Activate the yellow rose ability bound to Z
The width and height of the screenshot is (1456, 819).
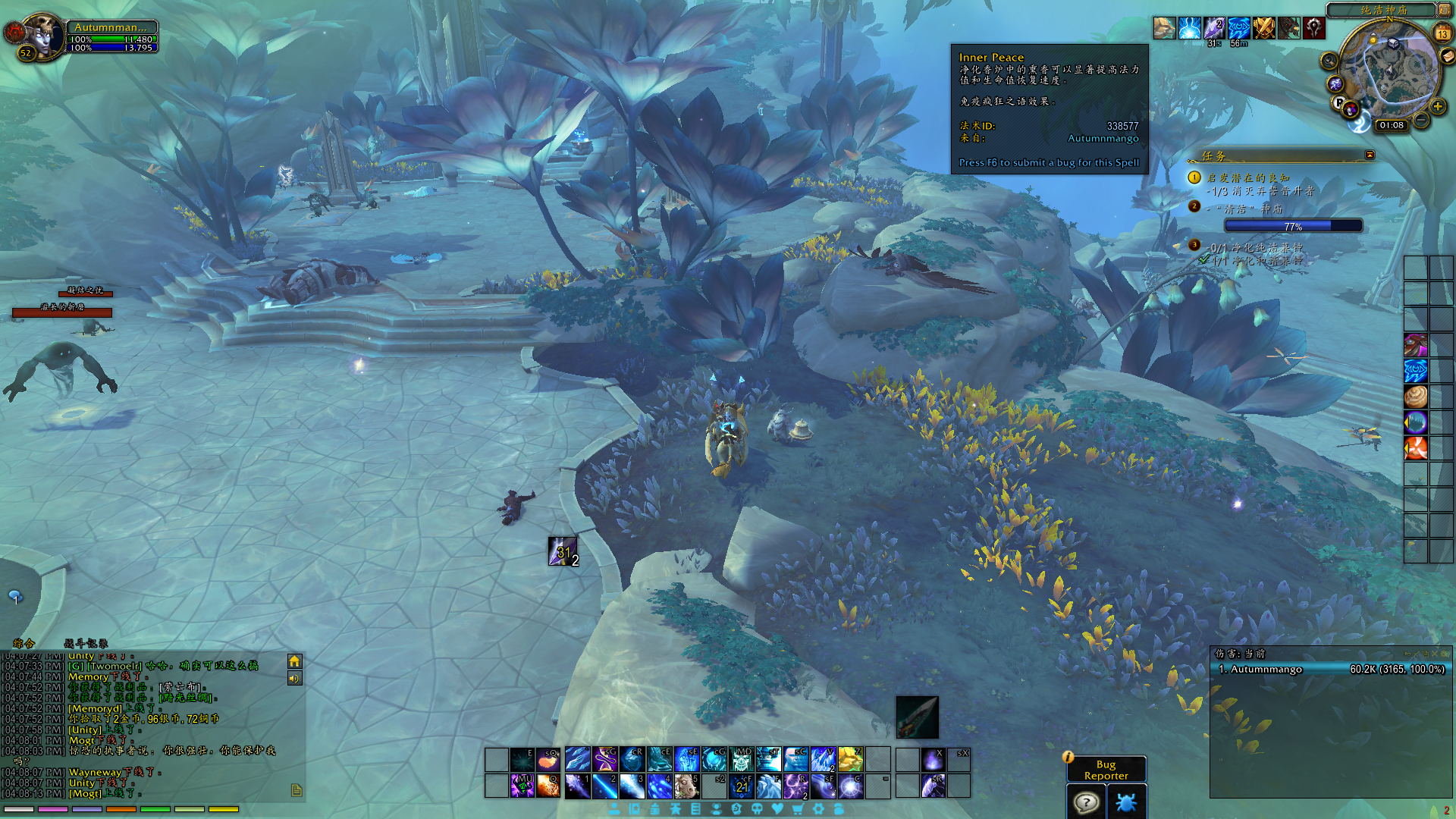pyautogui.click(x=850, y=758)
